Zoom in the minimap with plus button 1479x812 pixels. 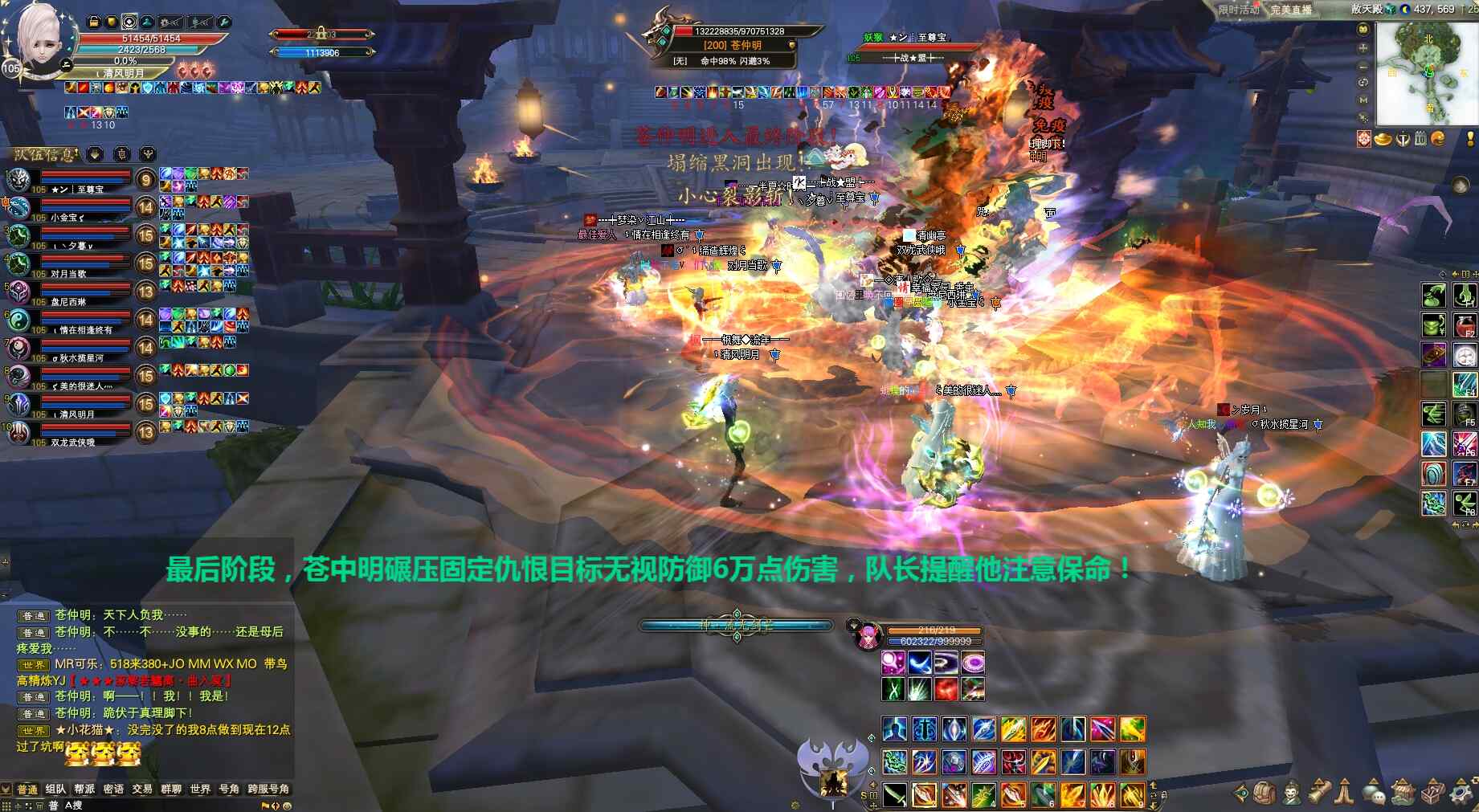pos(1363,47)
